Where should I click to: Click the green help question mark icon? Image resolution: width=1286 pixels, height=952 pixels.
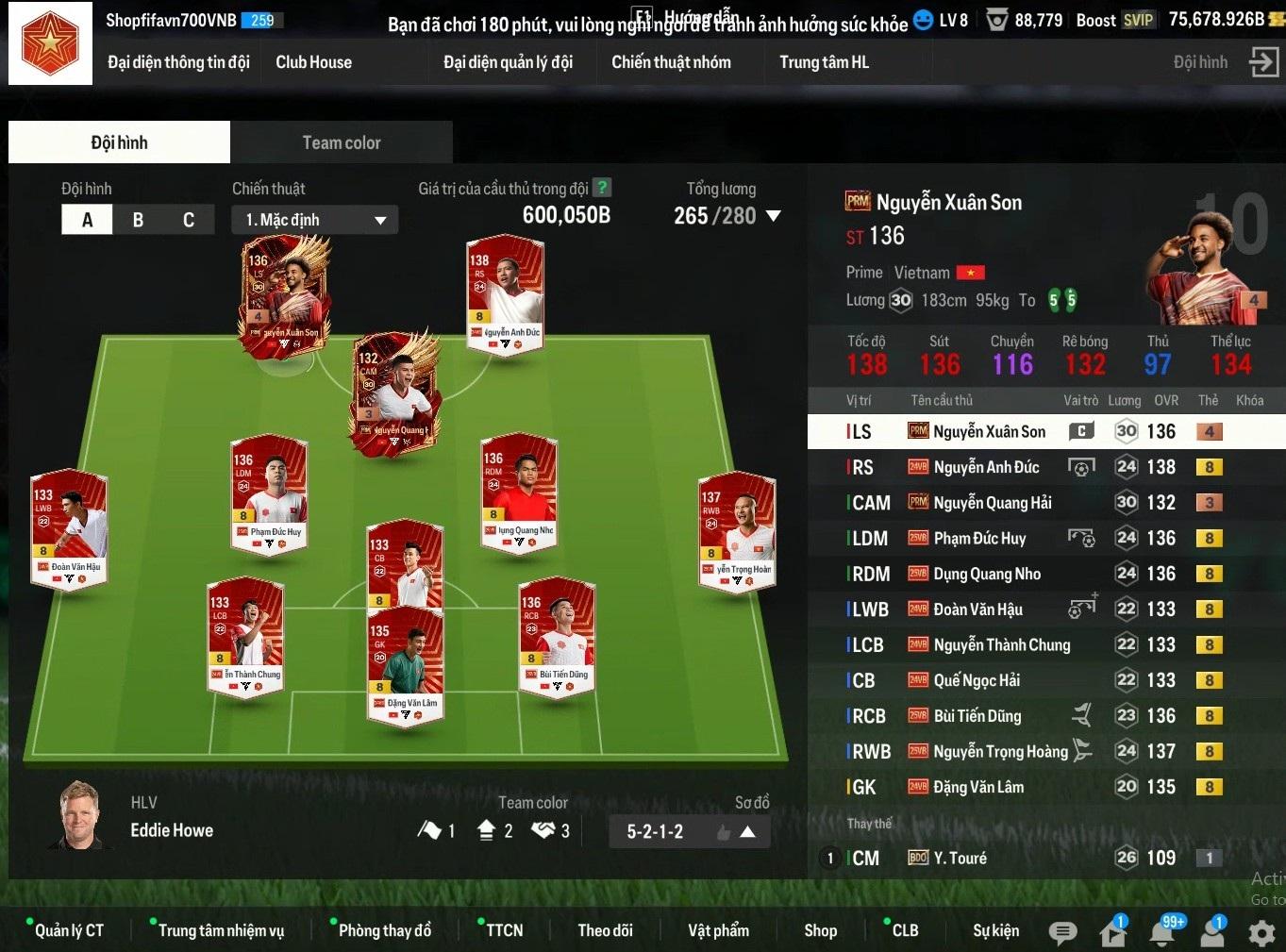pyautogui.click(x=601, y=188)
